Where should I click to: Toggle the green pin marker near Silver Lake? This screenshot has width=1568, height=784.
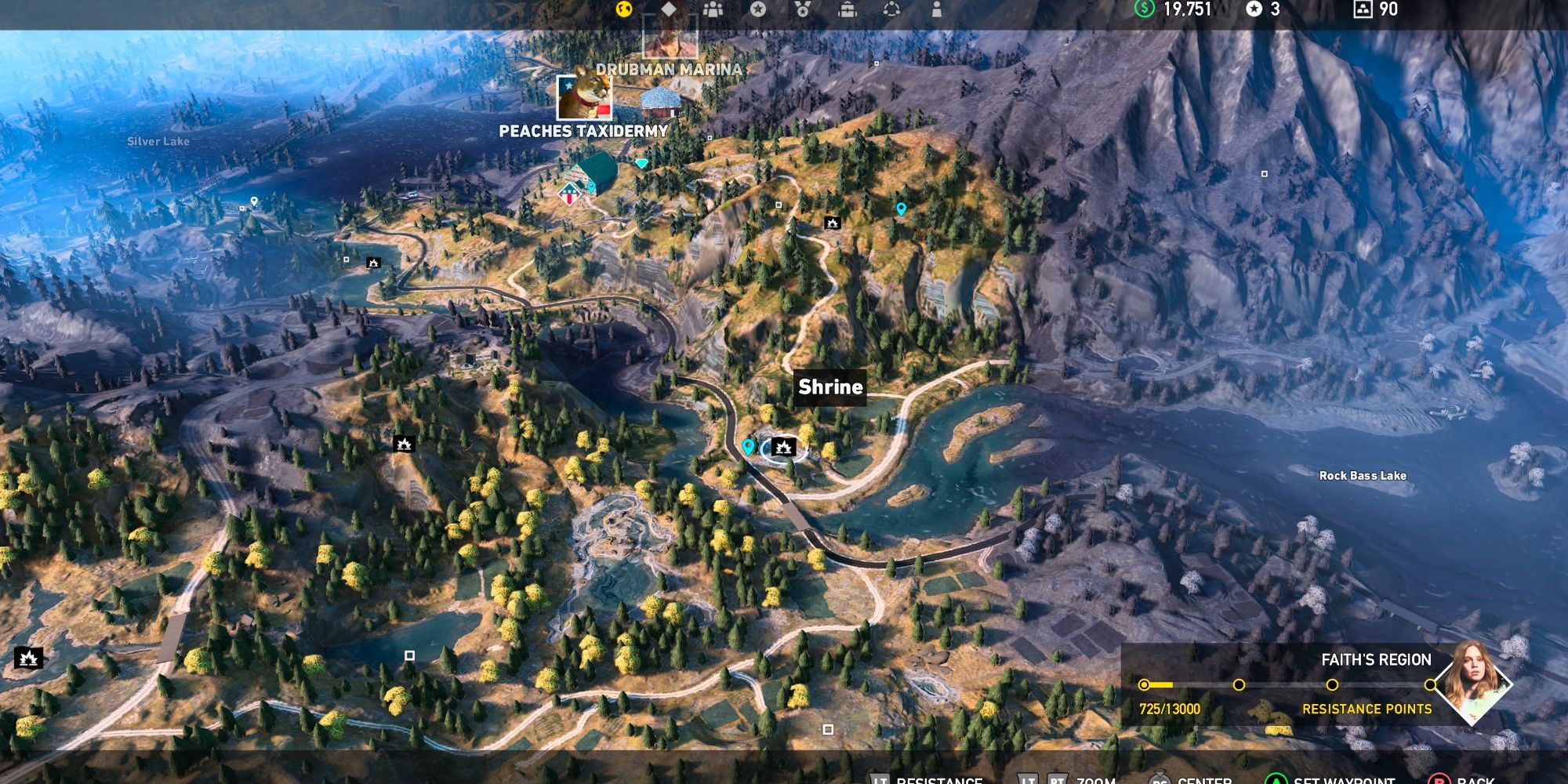(x=256, y=201)
